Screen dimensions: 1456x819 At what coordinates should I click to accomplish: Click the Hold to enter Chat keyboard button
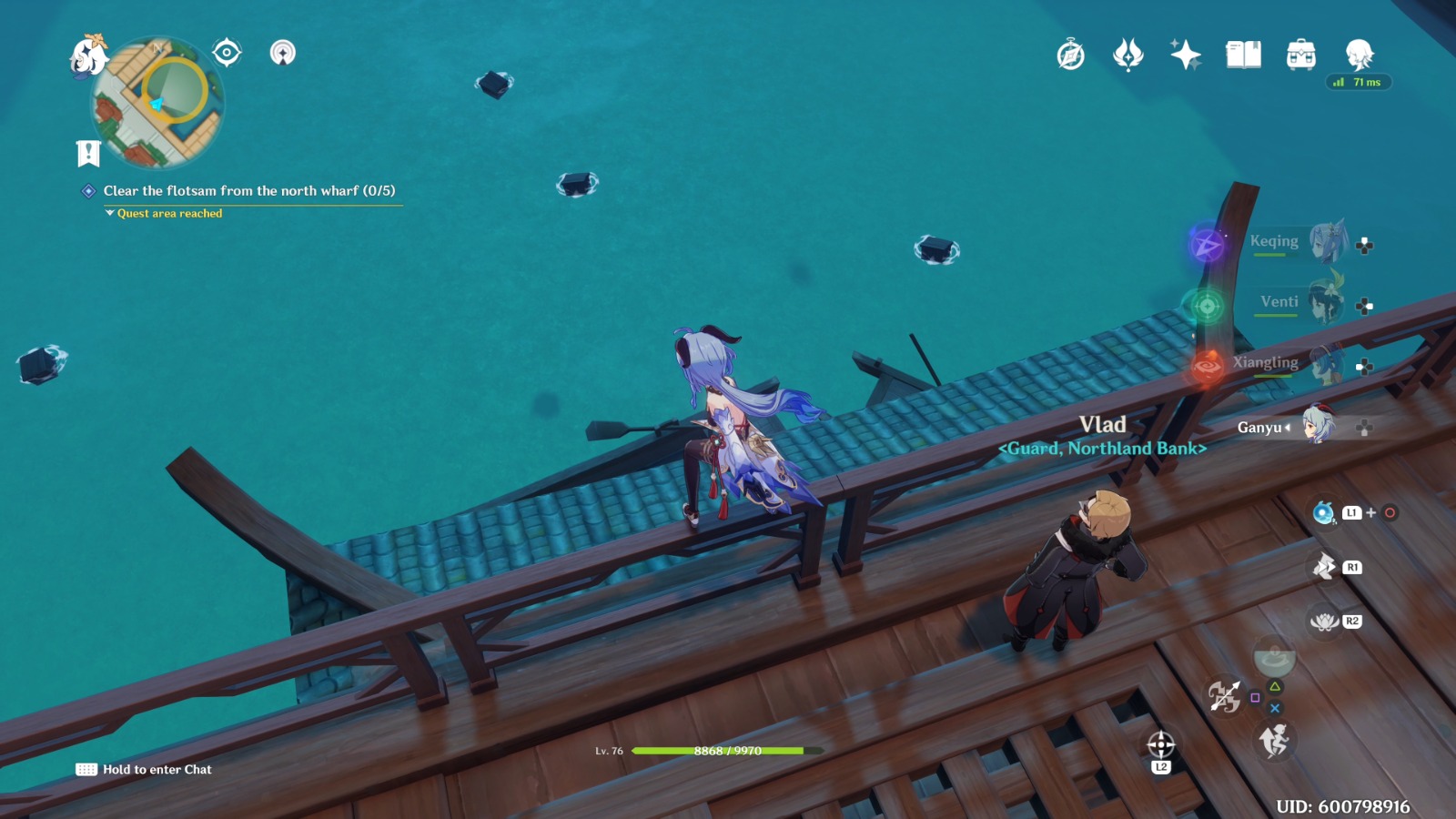(86, 769)
